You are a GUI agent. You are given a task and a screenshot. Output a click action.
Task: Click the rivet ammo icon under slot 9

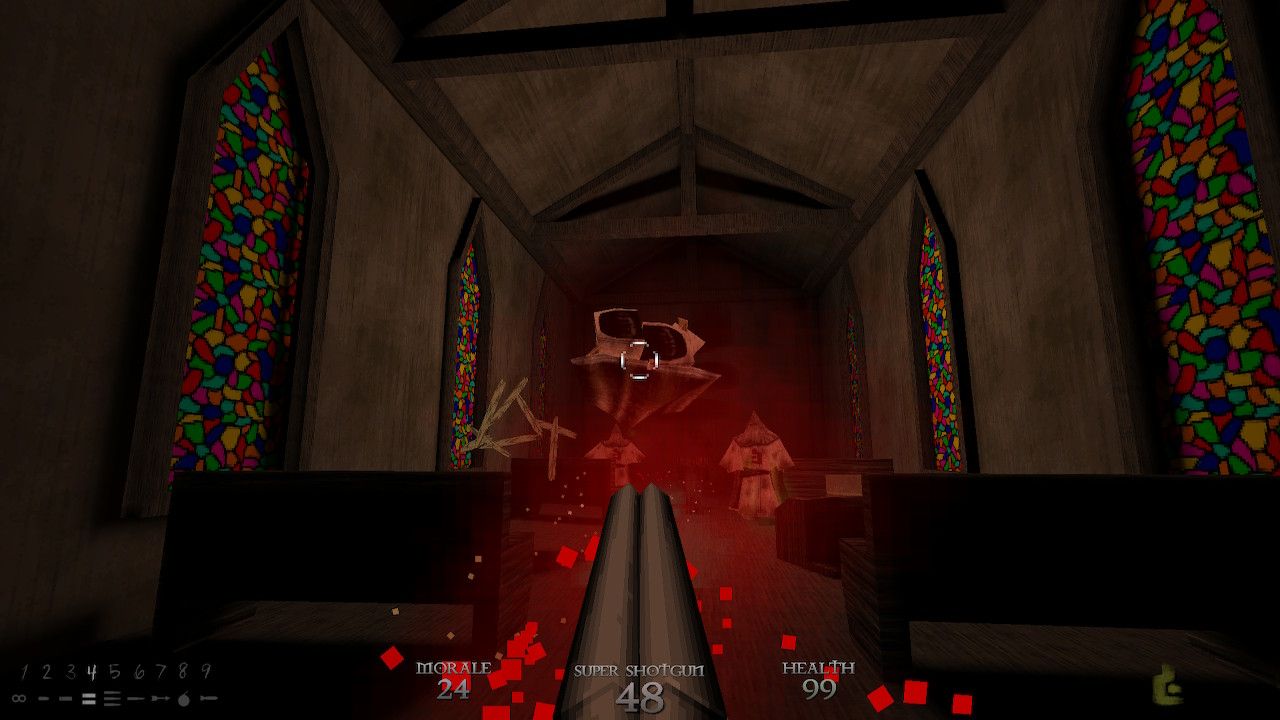pos(210,699)
